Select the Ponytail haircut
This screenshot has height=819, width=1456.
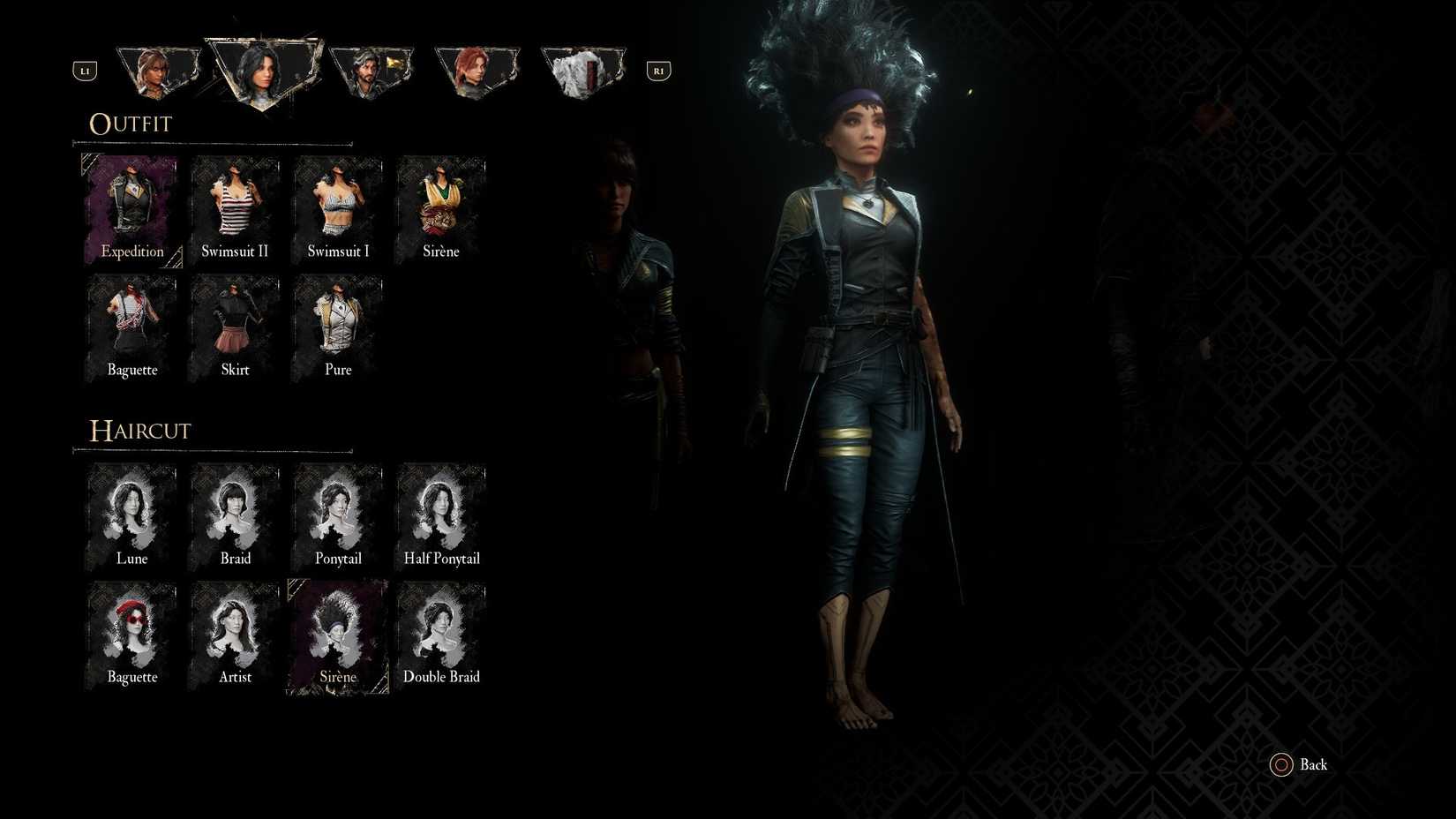coord(337,512)
